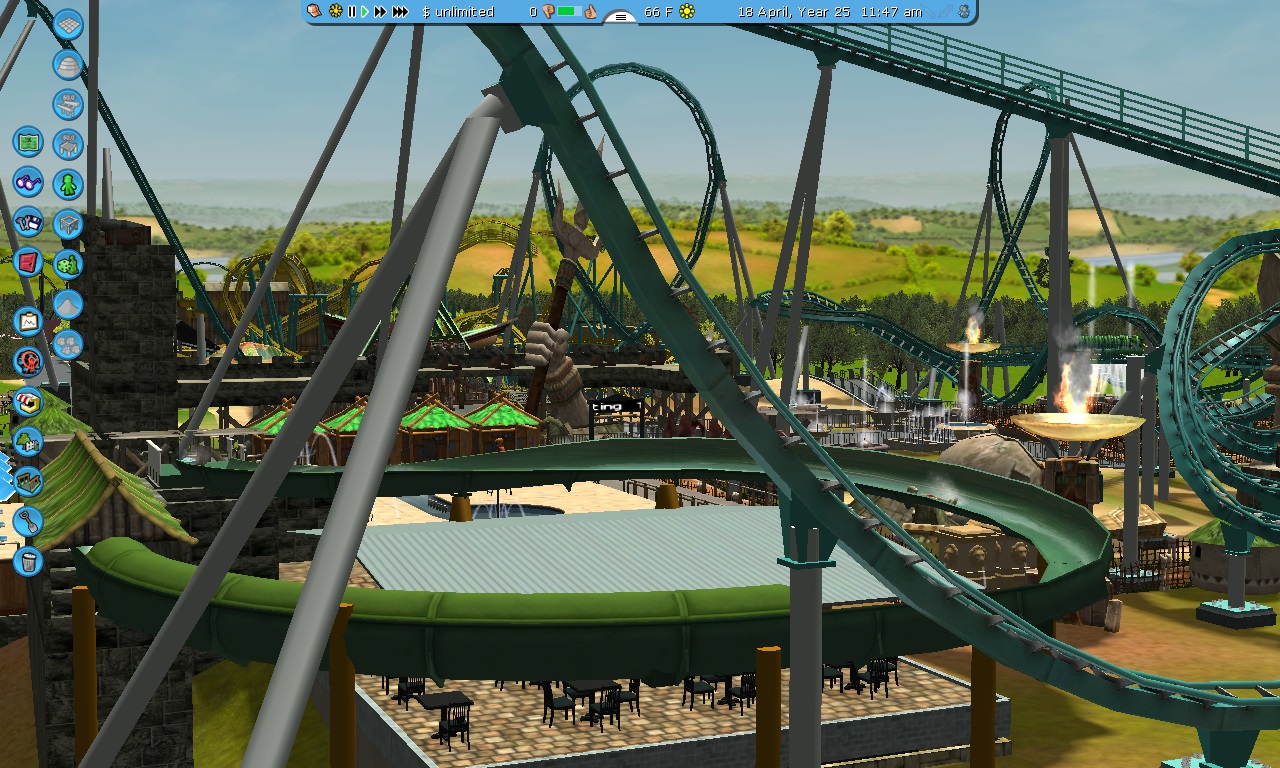1280x768 pixels.
Task: Open the tools and floppy disk menu
Action: point(28,222)
